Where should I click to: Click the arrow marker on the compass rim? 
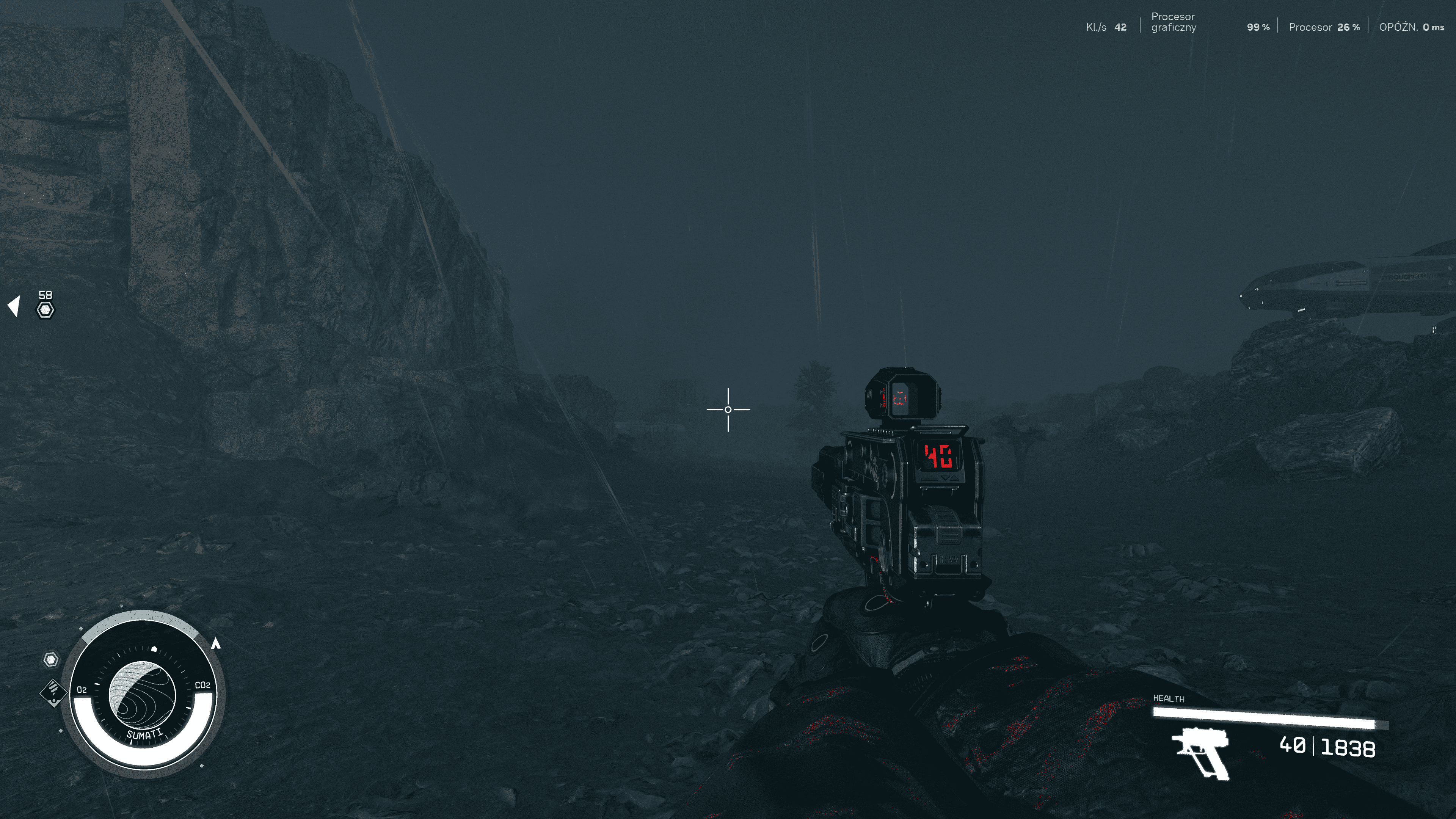pos(215,643)
